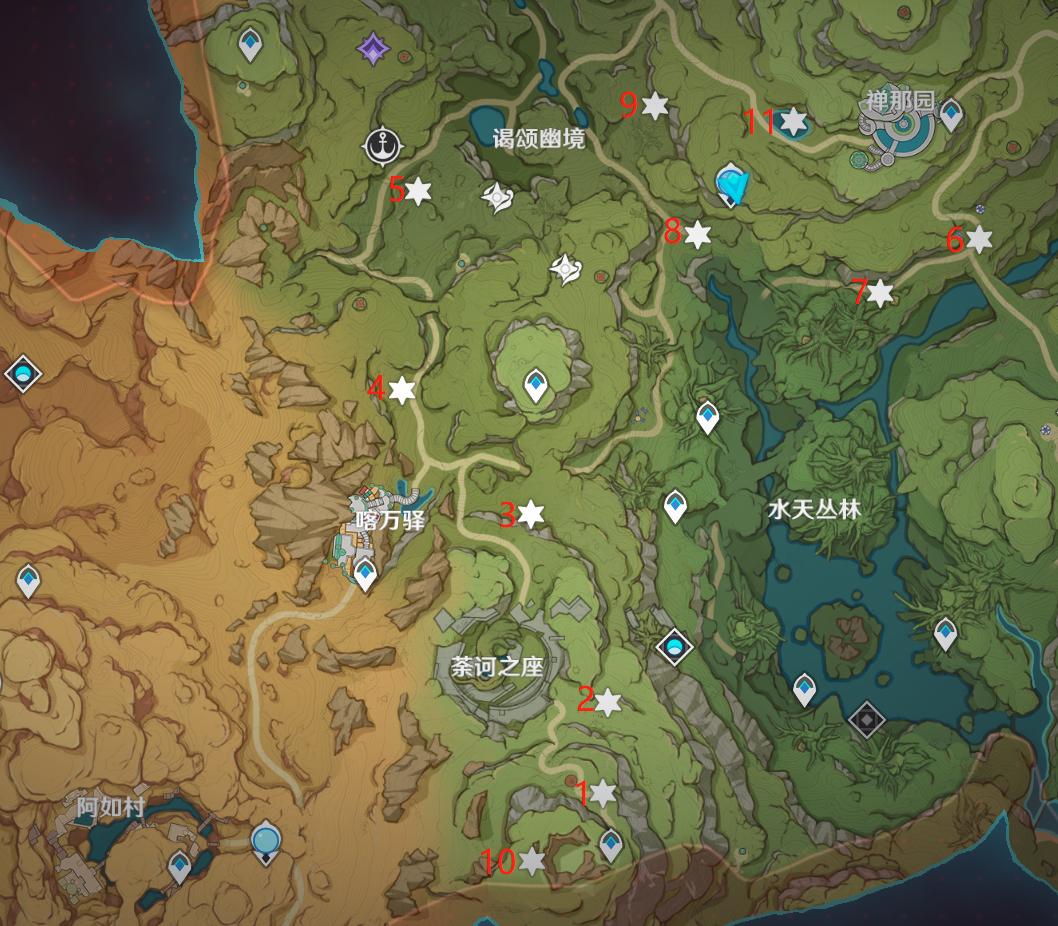
Task: Select the star marker numbered 1
Action: click(x=602, y=793)
